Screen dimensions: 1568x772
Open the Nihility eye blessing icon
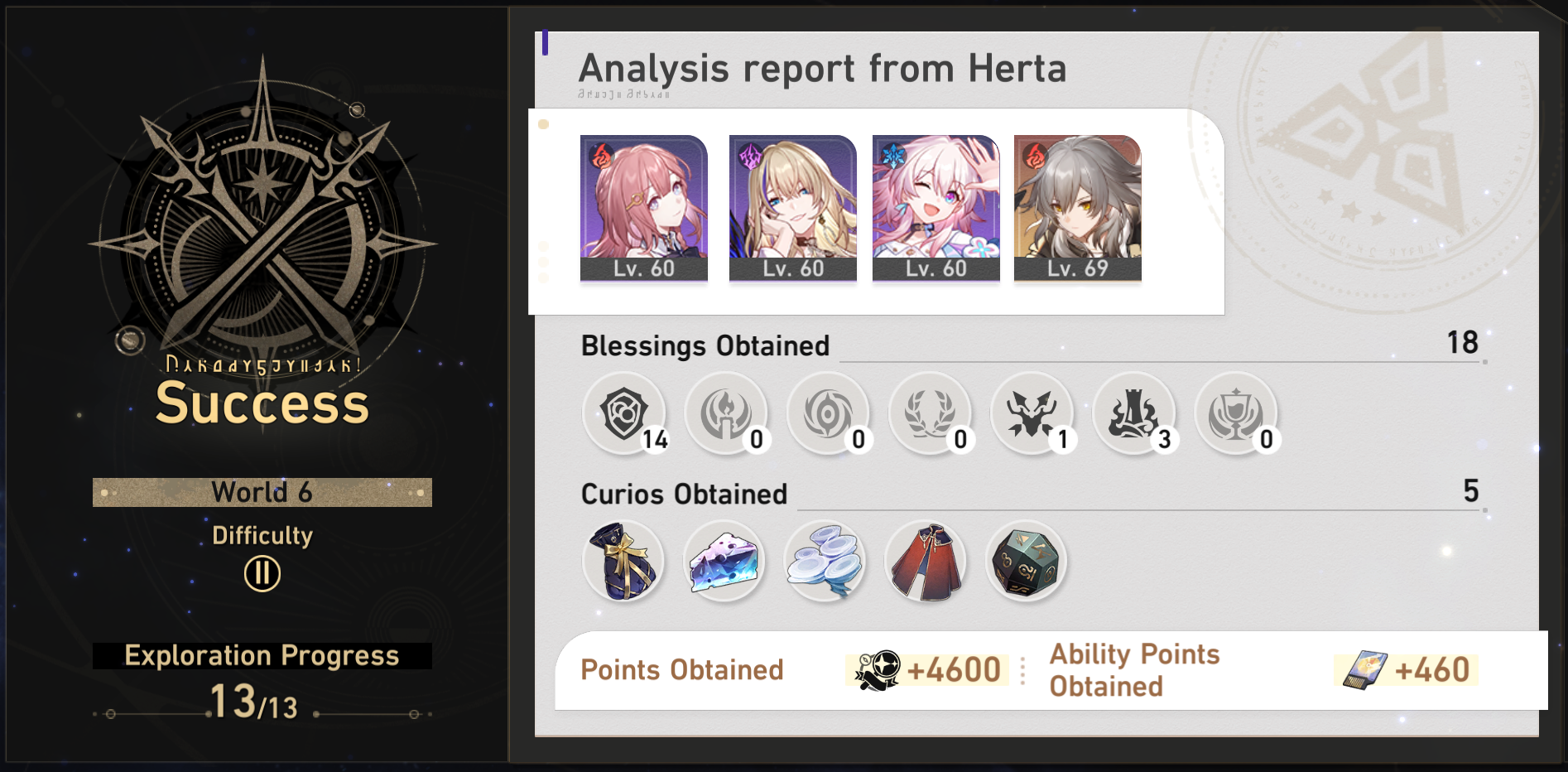coord(829,414)
